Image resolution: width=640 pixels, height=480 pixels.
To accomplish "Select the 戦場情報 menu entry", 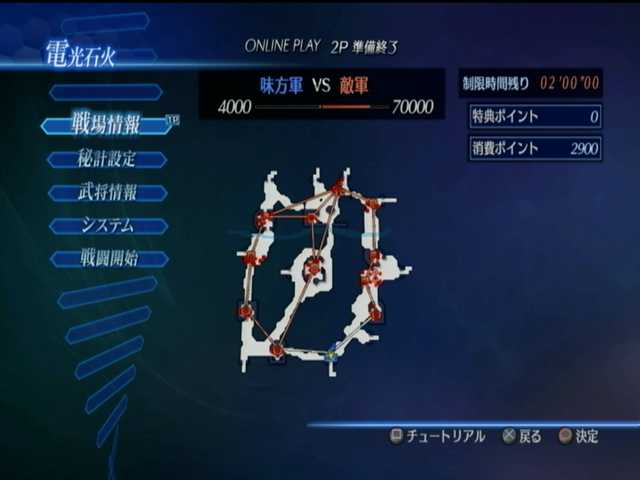I will (106, 125).
